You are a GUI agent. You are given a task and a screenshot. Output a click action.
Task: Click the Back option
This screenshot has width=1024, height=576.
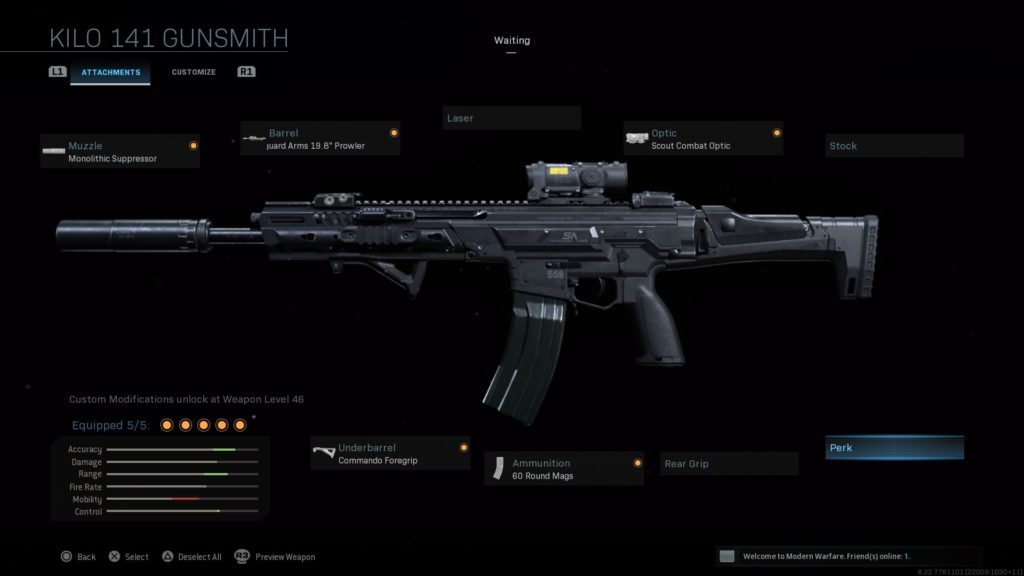[78, 557]
